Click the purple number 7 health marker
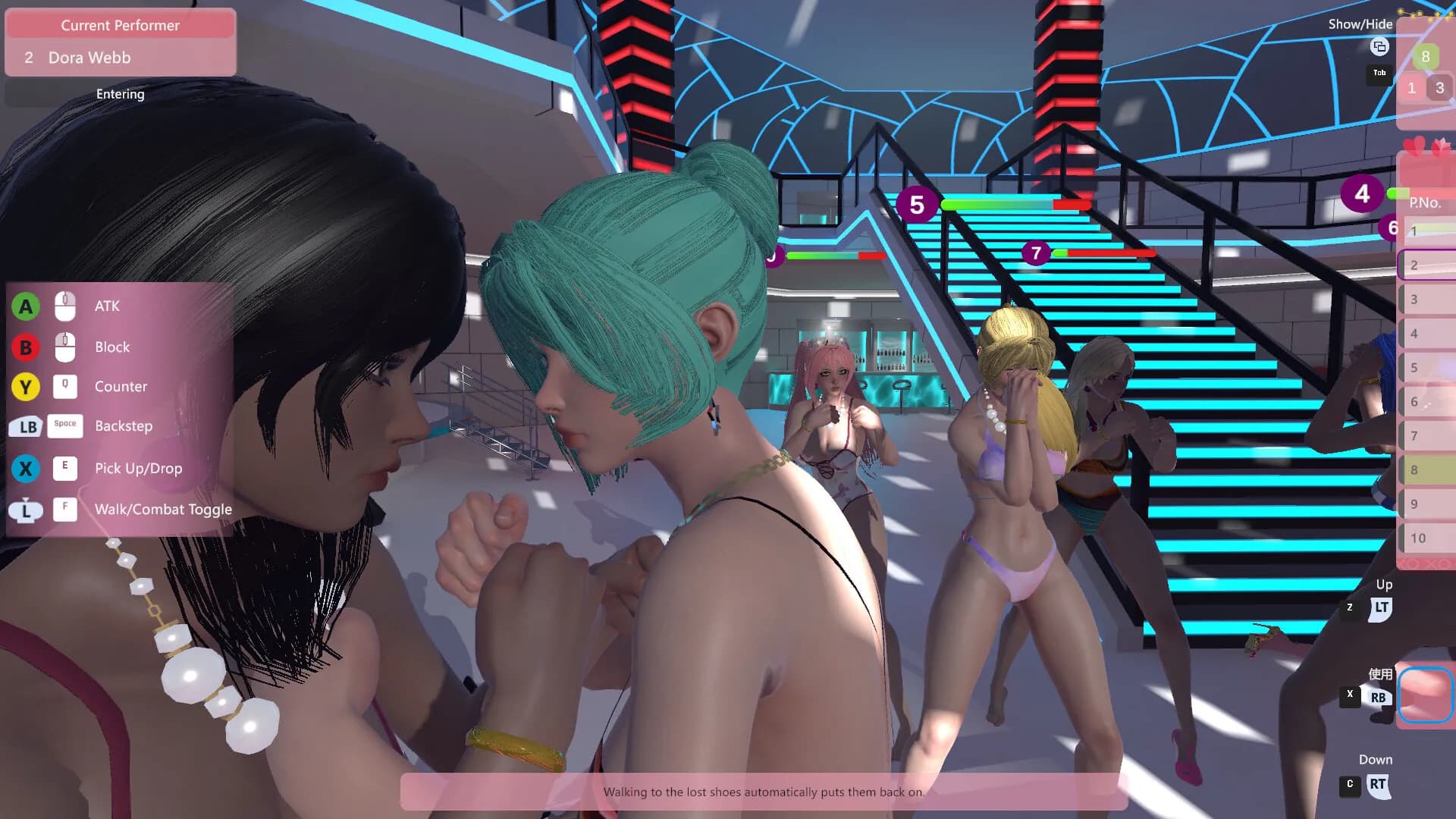The image size is (1456, 819). [x=1036, y=253]
